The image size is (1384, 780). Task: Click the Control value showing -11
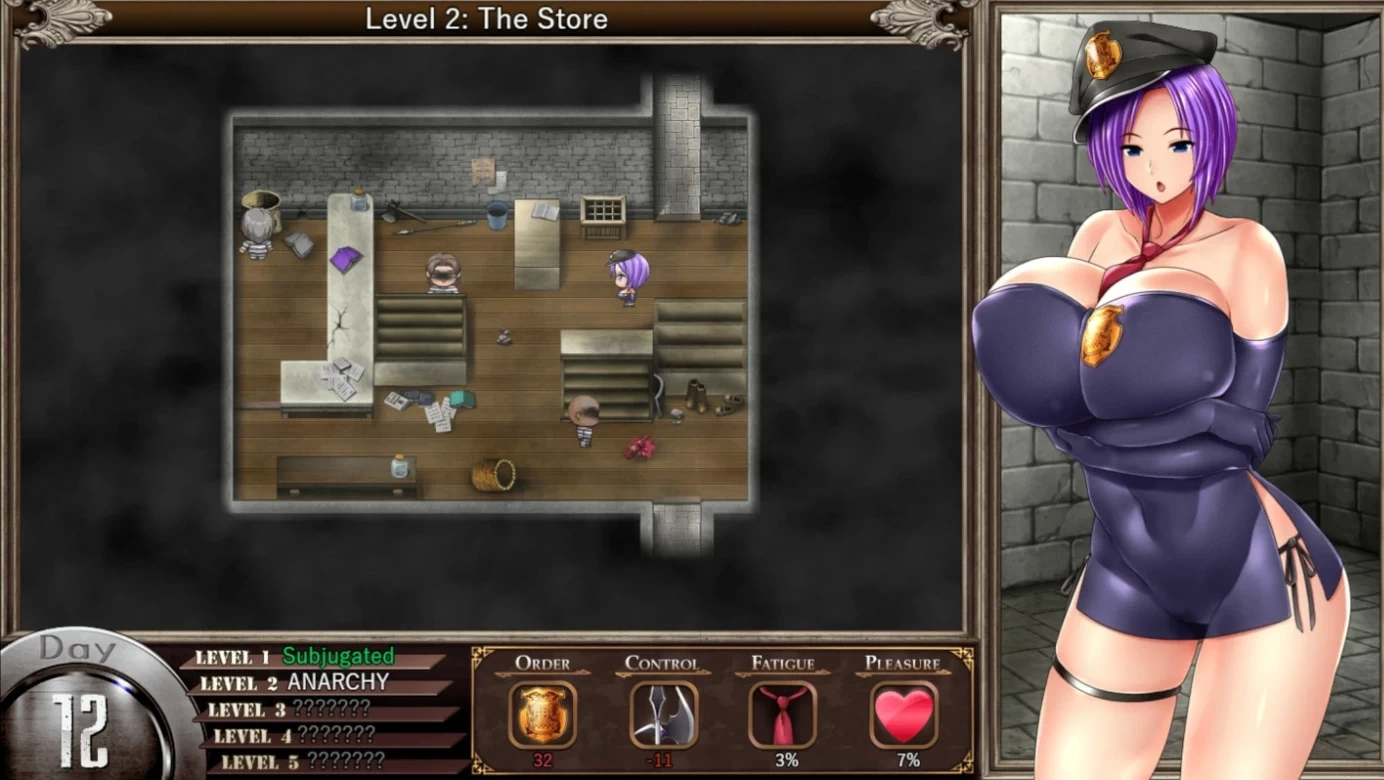tap(660, 760)
